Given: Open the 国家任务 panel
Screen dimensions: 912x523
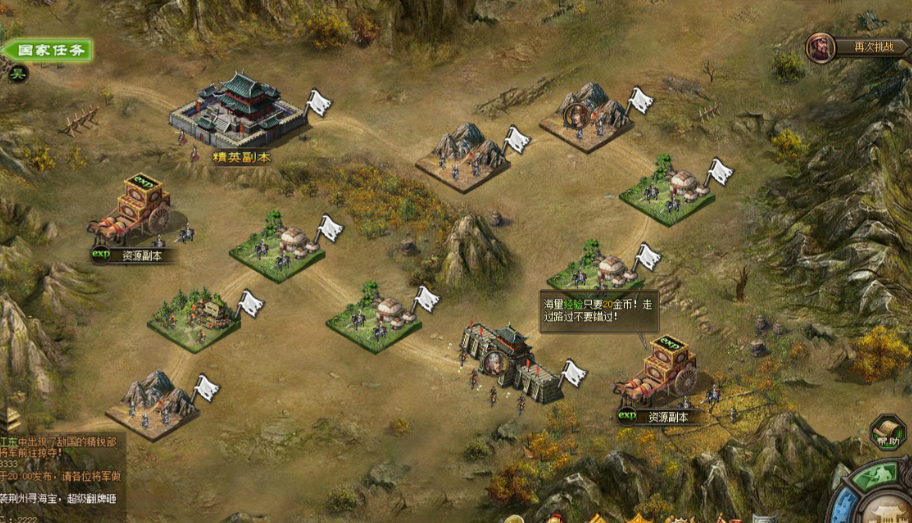Looking at the screenshot, I should [x=48, y=50].
